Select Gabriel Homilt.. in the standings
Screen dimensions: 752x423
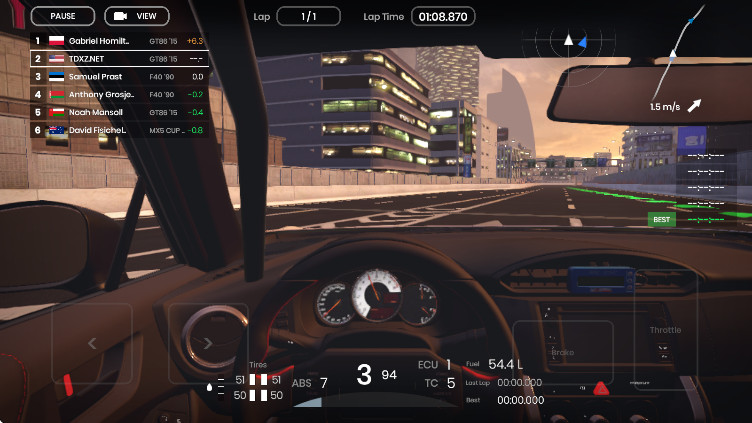[x=118, y=41]
